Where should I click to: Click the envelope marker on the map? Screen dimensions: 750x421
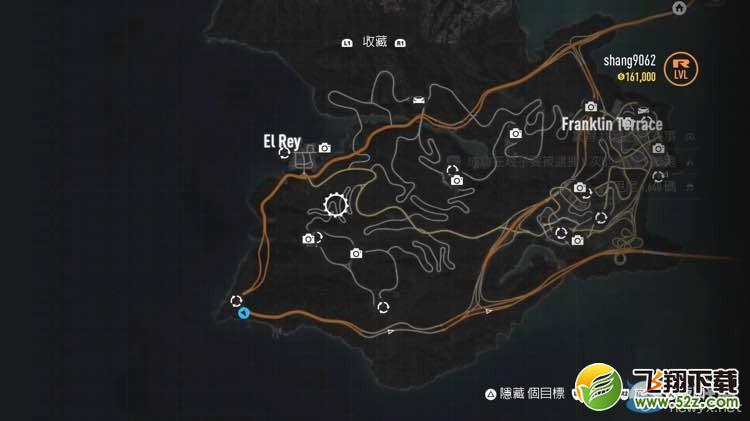(x=418, y=99)
